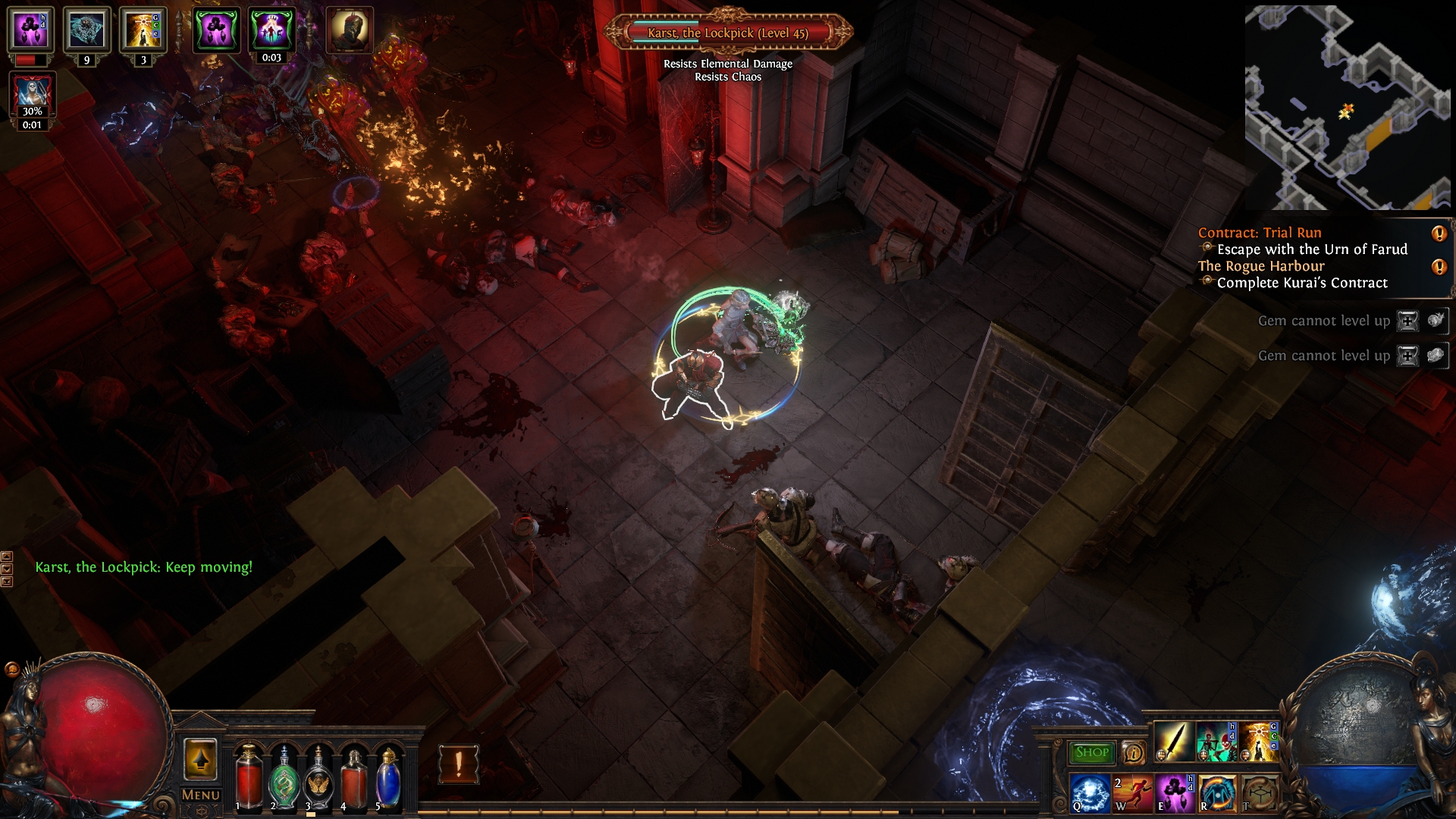The width and height of the screenshot is (1456, 819).
Task: Click the minimap
Action: [x=1348, y=108]
